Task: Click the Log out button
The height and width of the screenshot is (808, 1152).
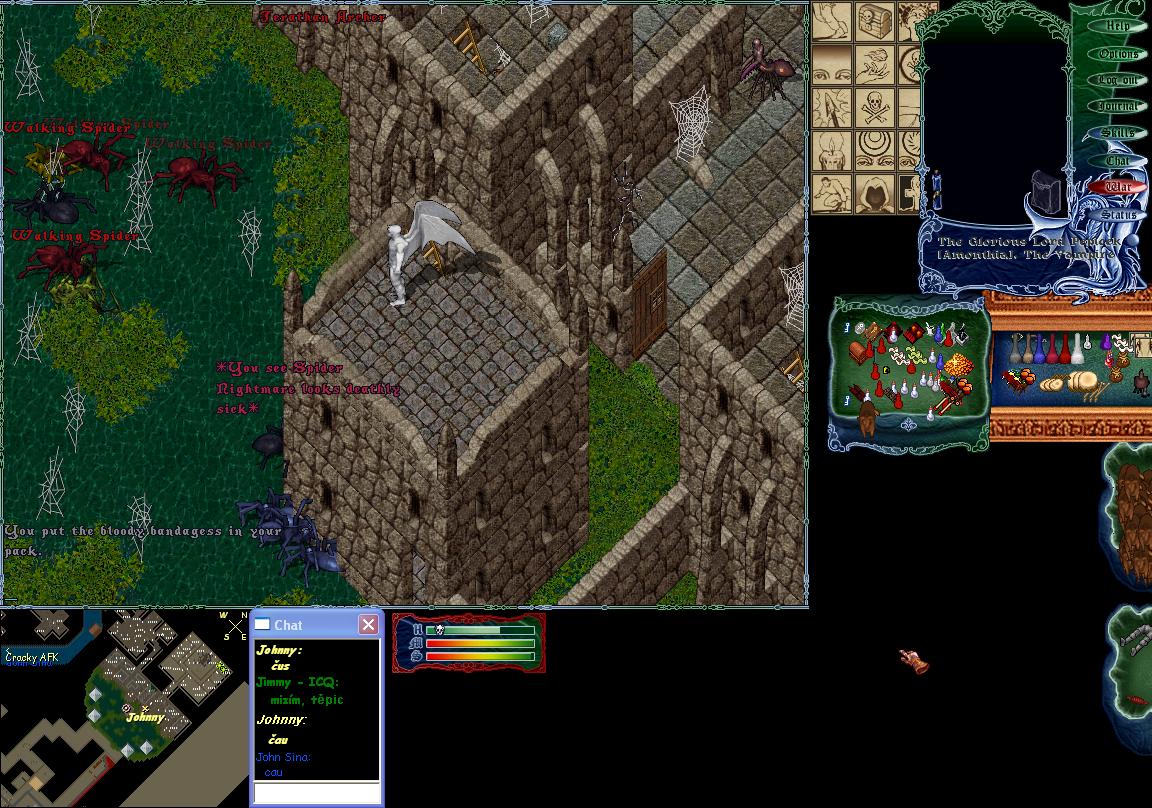Action: 1117,80
